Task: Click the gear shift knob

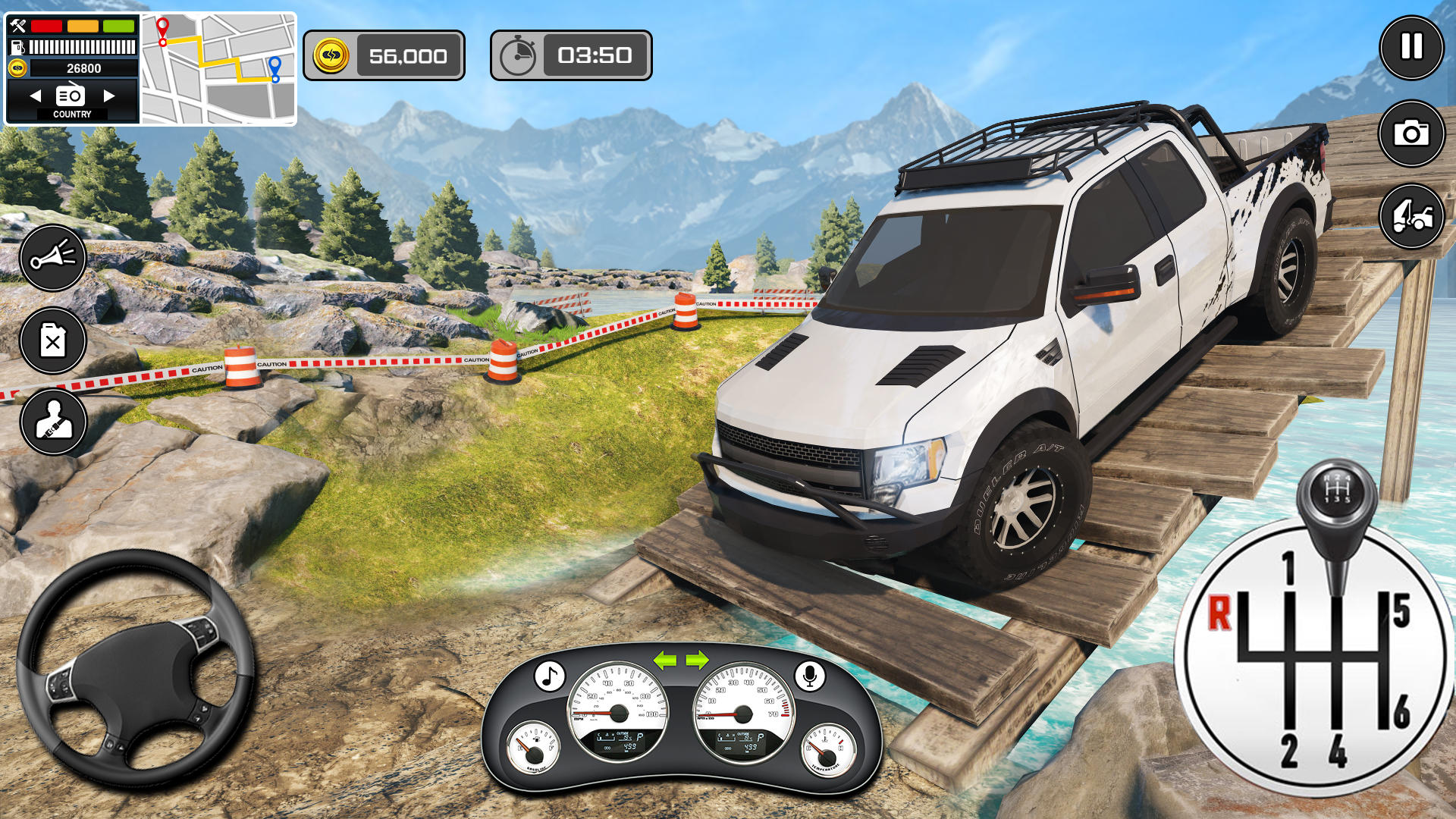Action: [x=1336, y=494]
